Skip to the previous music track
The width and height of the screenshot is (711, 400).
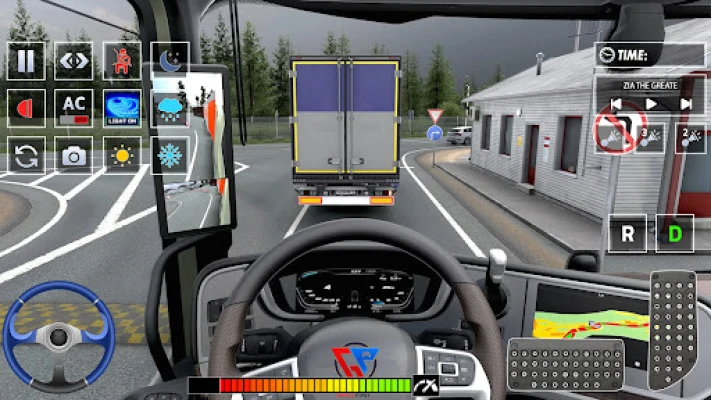617,103
